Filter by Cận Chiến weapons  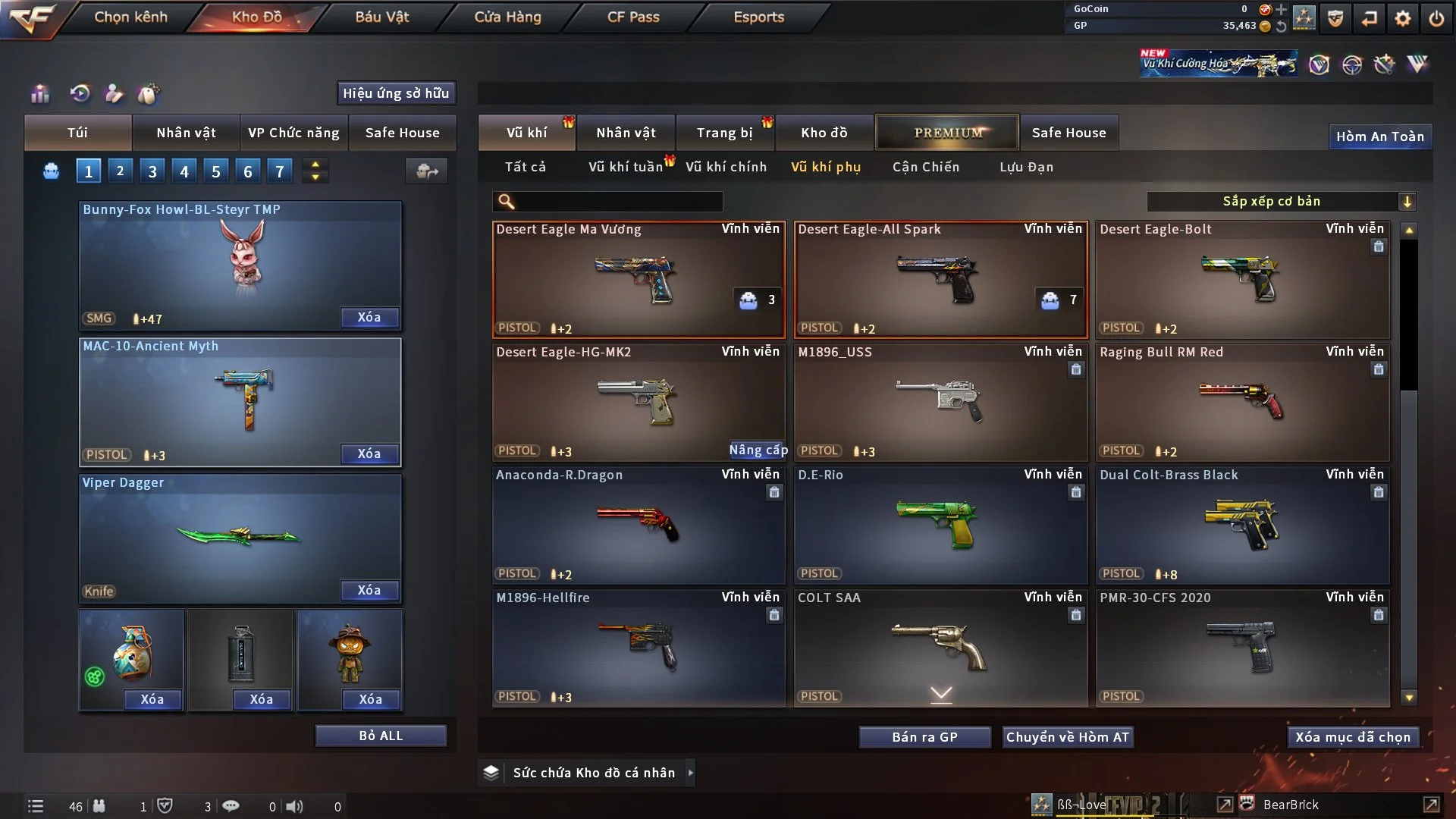click(x=926, y=167)
